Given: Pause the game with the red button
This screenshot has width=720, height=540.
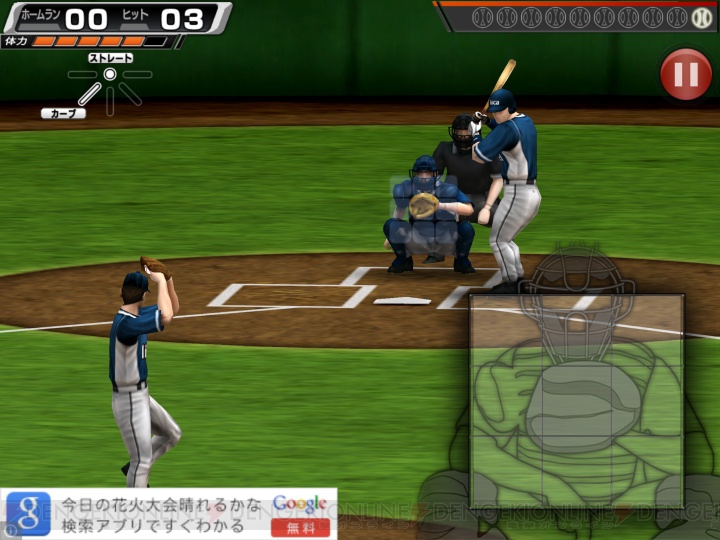Looking at the screenshot, I should [x=685, y=75].
